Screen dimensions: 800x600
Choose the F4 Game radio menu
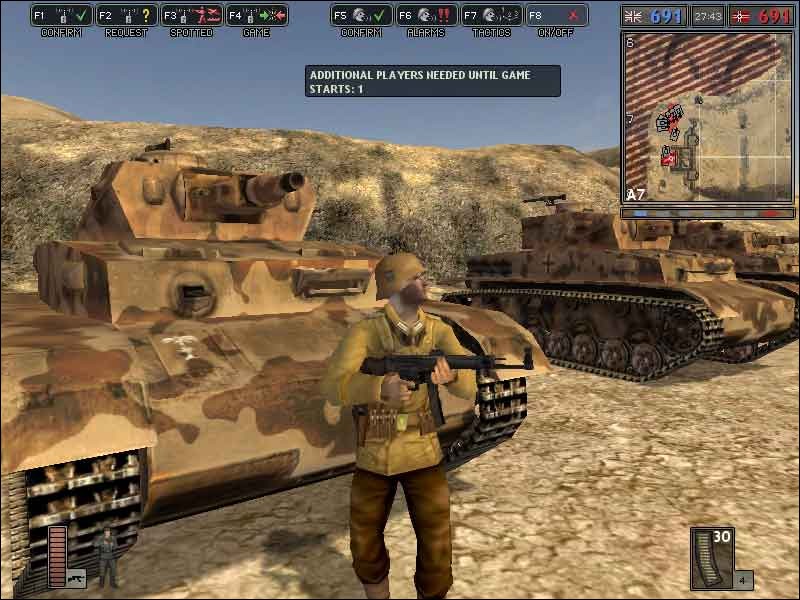tap(257, 16)
